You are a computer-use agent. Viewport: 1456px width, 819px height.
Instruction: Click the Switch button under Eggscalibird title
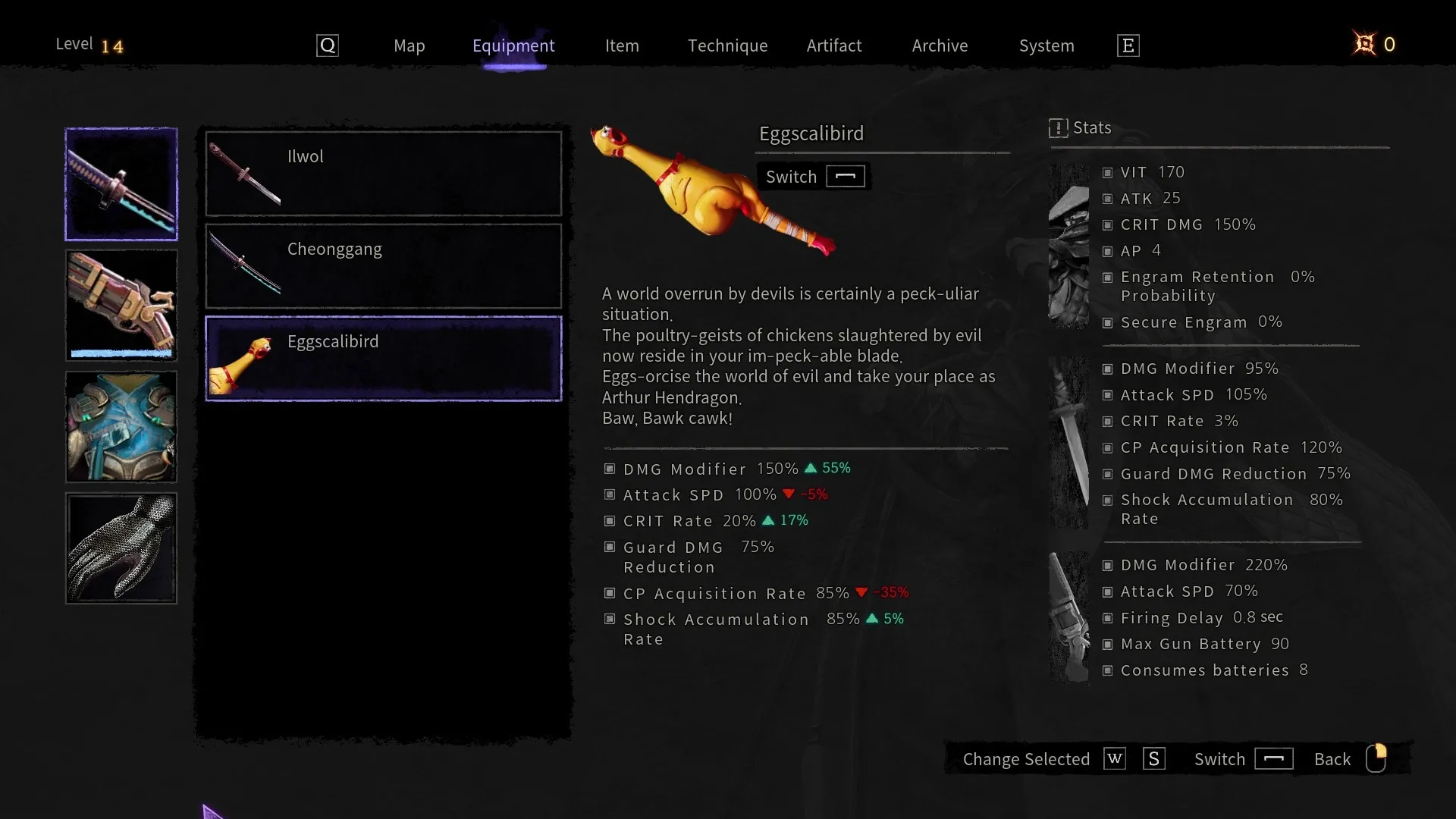coord(814,177)
